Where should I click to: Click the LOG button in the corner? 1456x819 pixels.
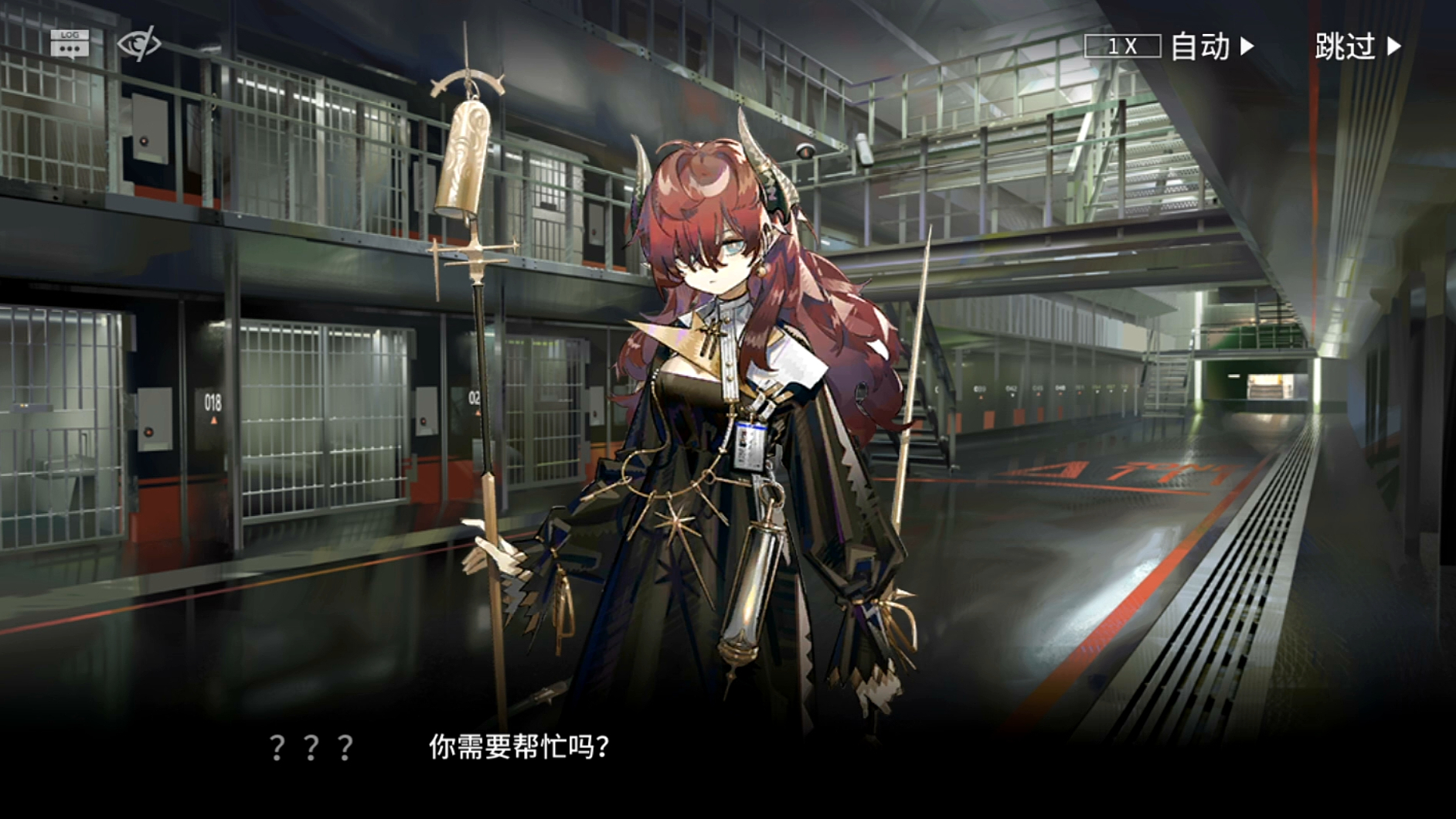tap(70, 45)
